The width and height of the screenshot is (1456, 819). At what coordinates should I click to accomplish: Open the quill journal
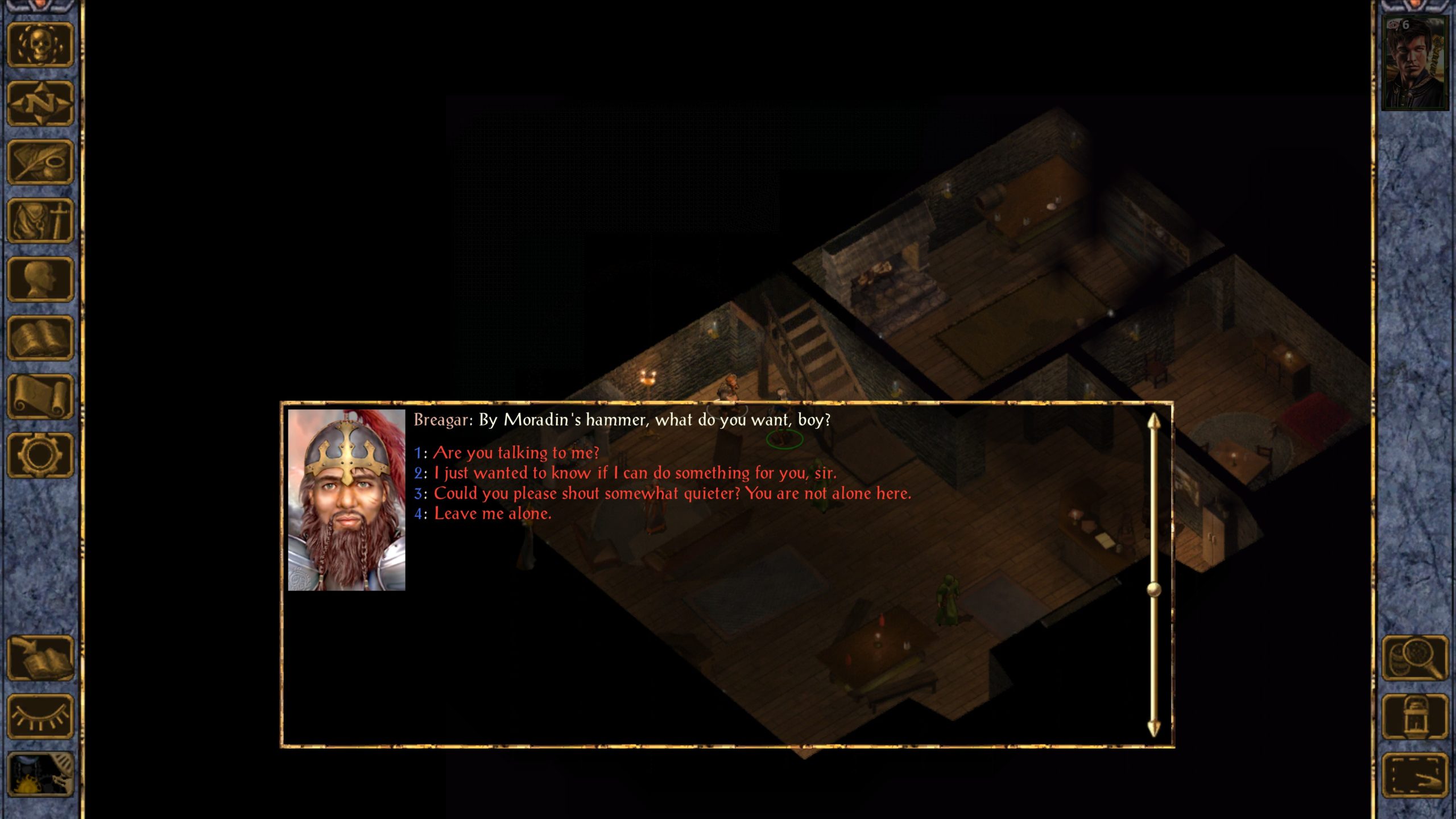(x=40, y=162)
